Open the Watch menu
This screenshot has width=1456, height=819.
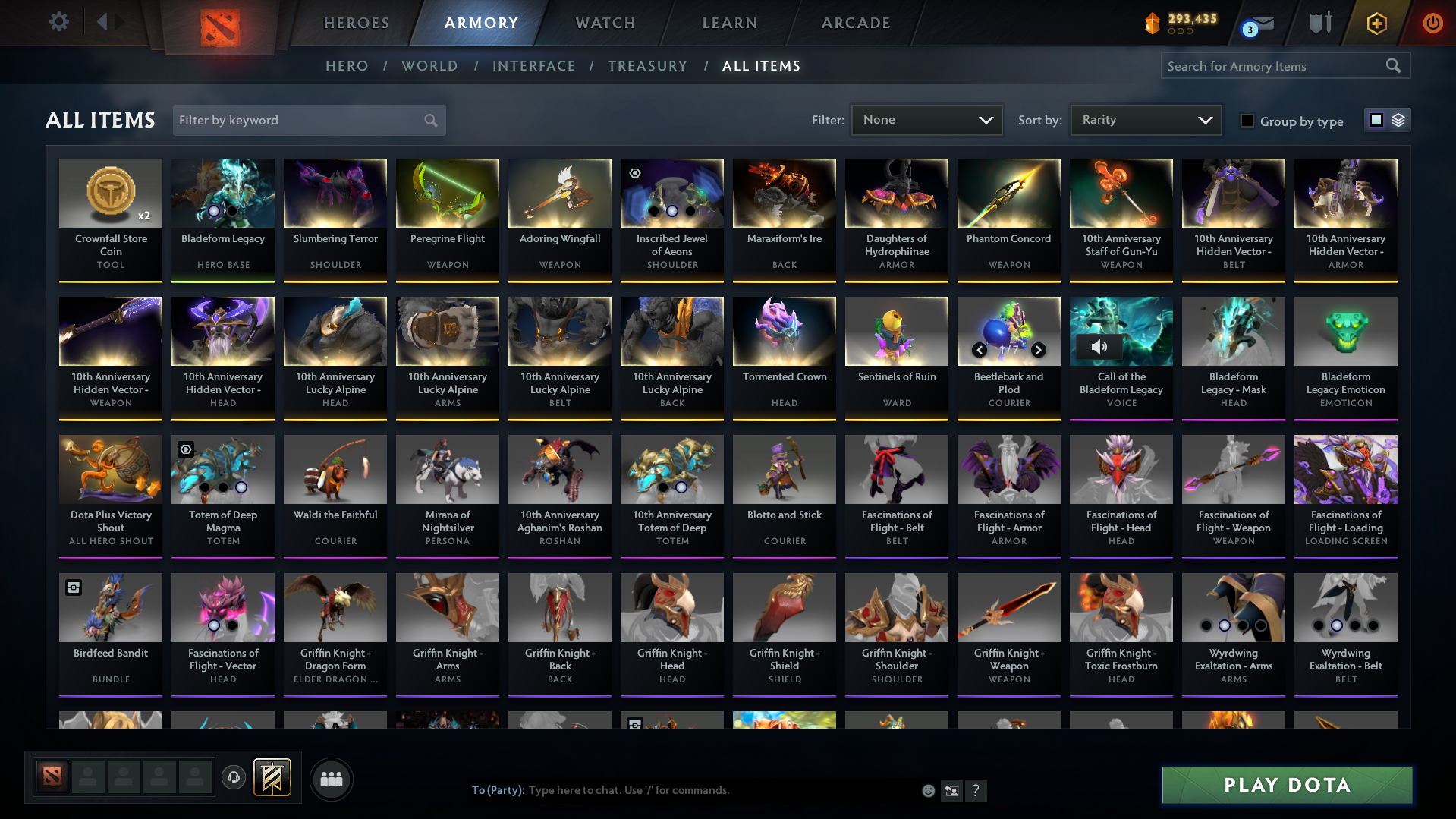tap(605, 23)
